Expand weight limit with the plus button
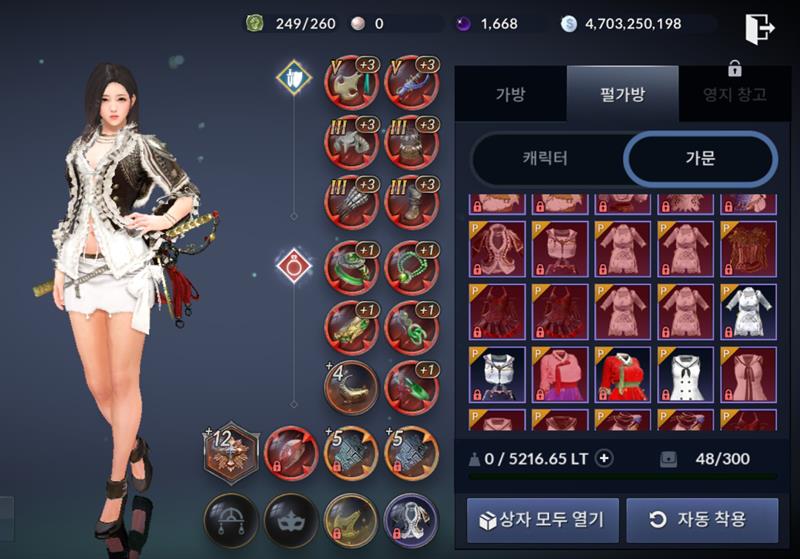Image resolution: width=800 pixels, height=559 pixels. click(603, 459)
